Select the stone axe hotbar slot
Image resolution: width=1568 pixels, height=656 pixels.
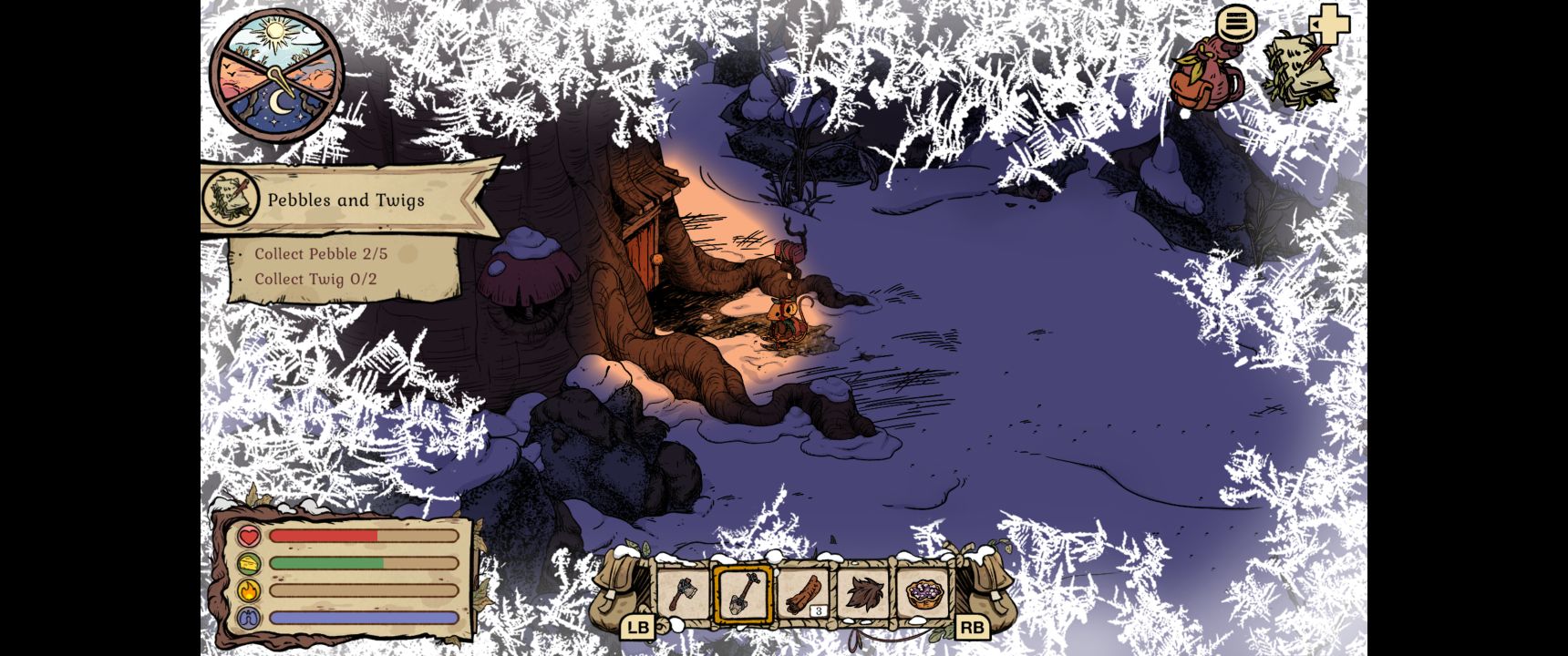[x=683, y=594]
